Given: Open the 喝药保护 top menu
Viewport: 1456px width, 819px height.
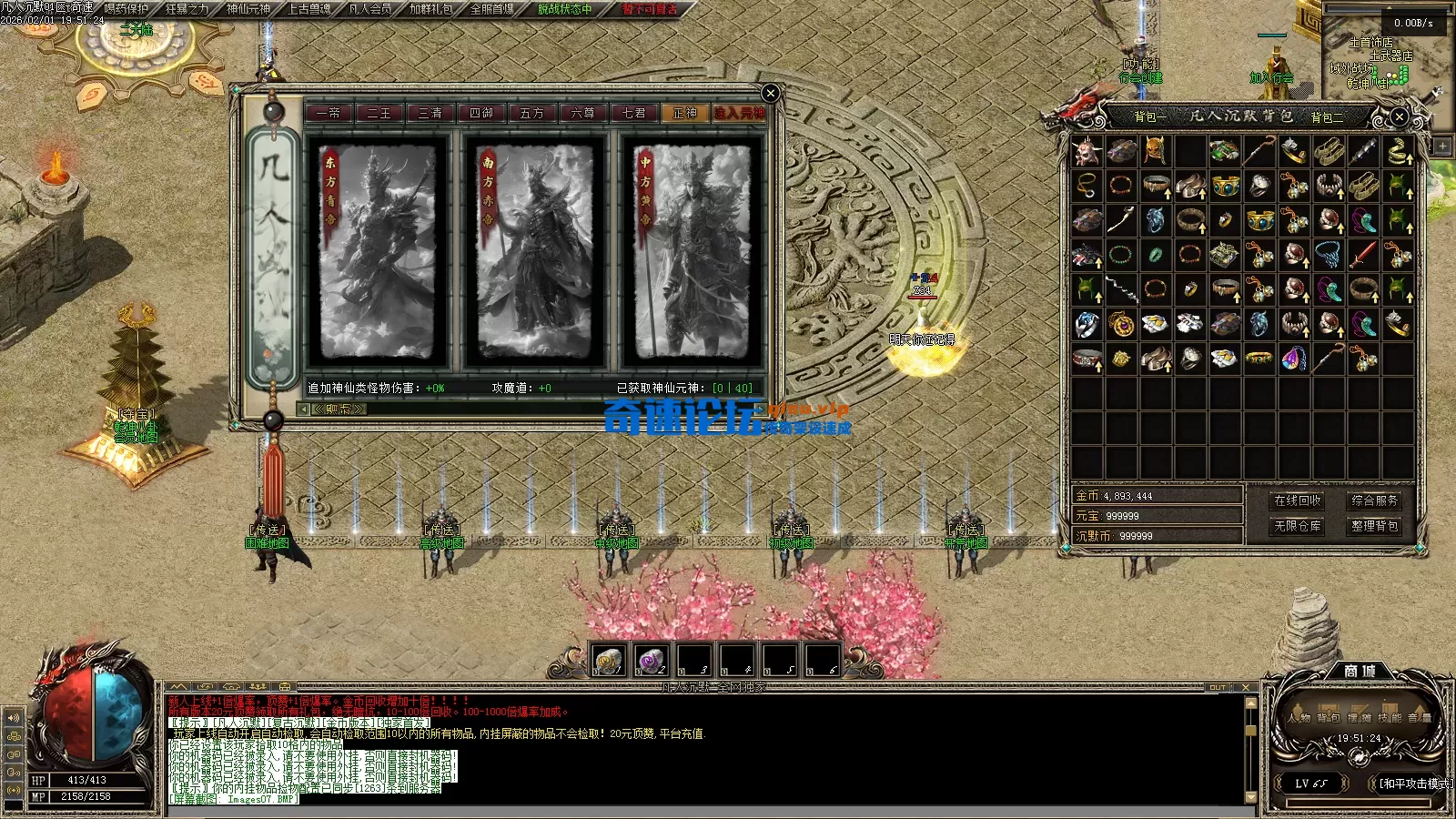Looking at the screenshot, I should [x=126, y=9].
